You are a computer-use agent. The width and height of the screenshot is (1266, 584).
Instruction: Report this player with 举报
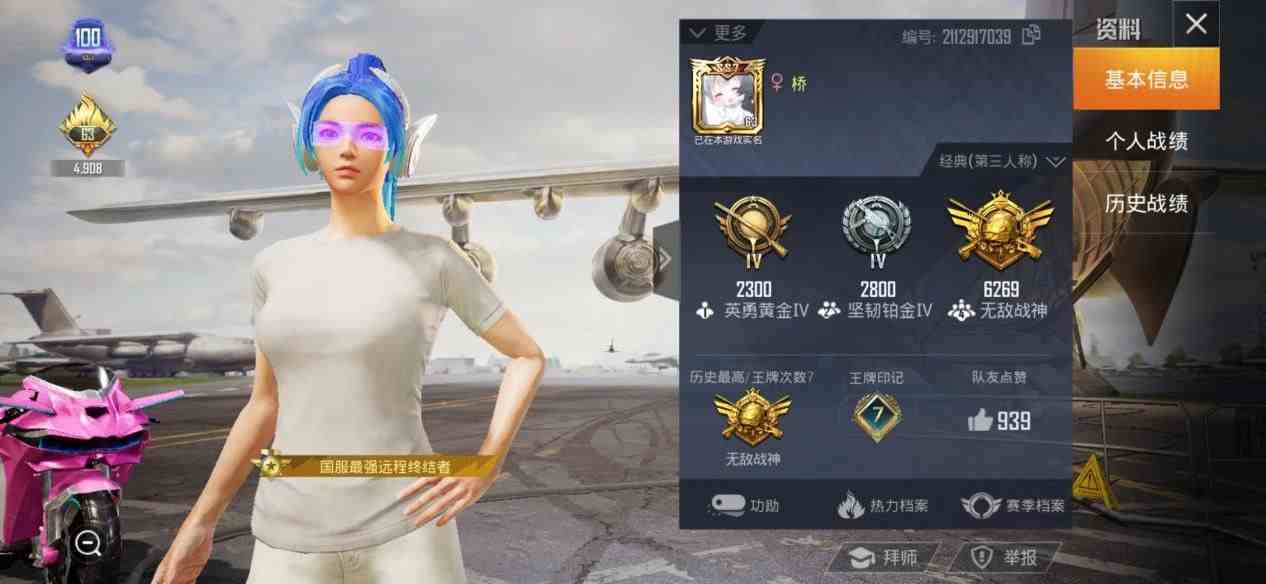coord(1003,557)
